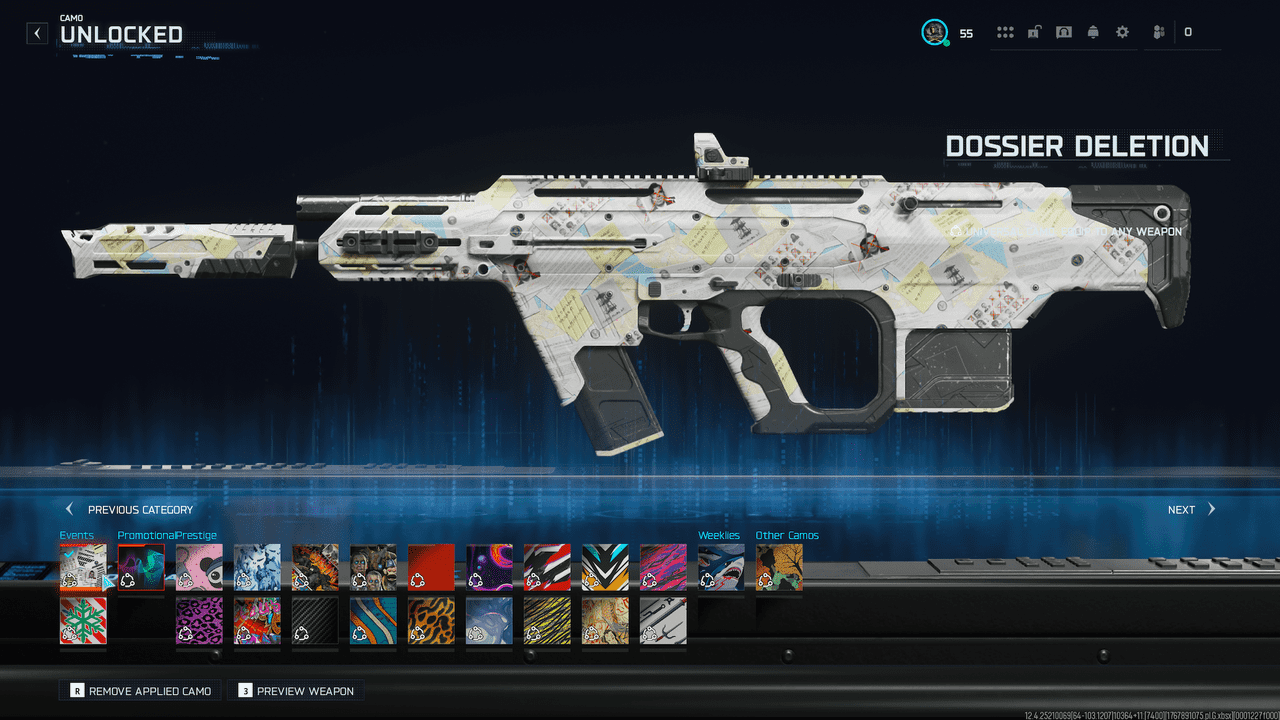Viewport: 1280px width, 720px height.
Task: Select the shark Weeklies camo
Action: point(721,567)
